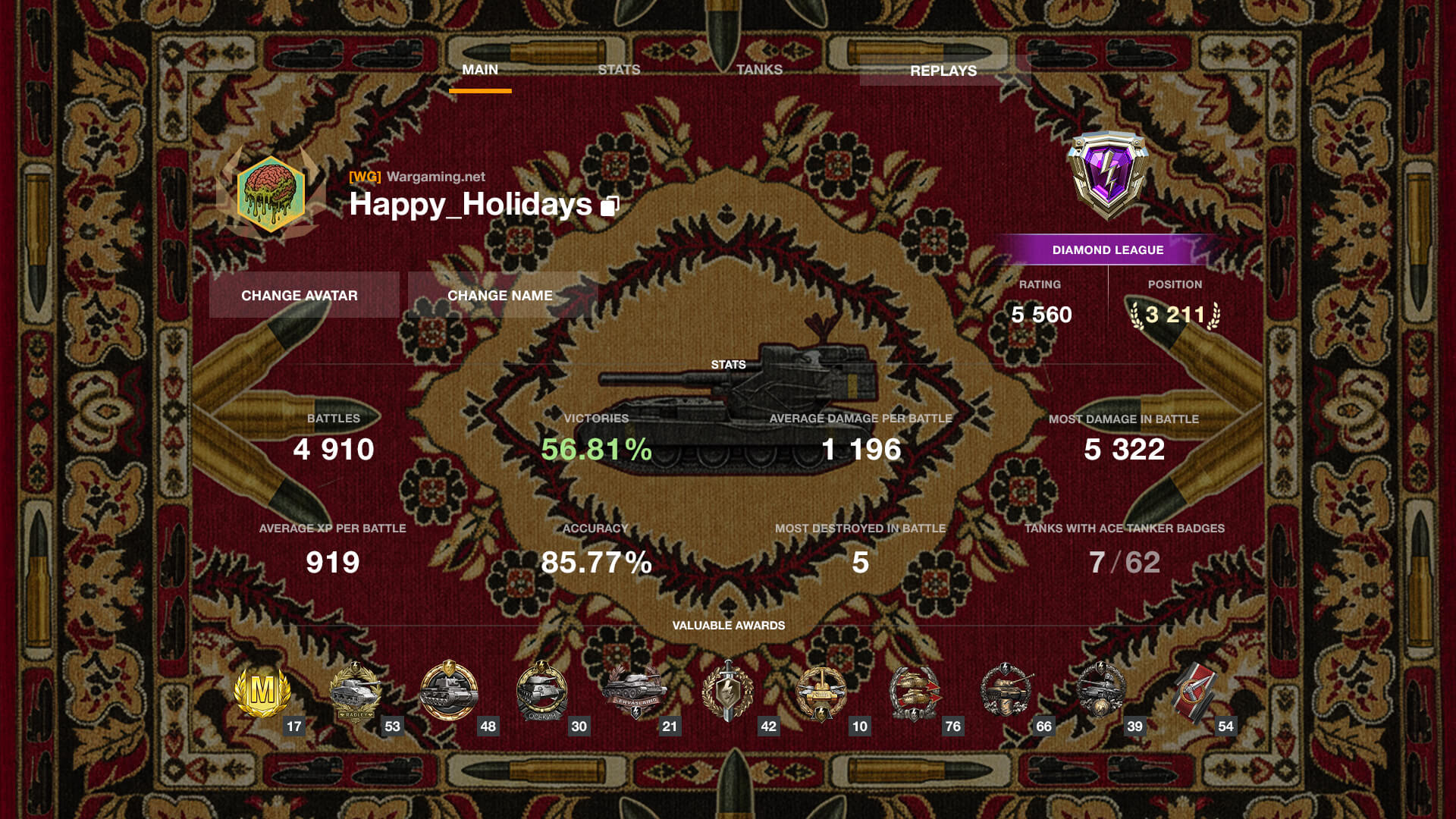
Task: Open the red flag award
Action: click(1194, 692)
